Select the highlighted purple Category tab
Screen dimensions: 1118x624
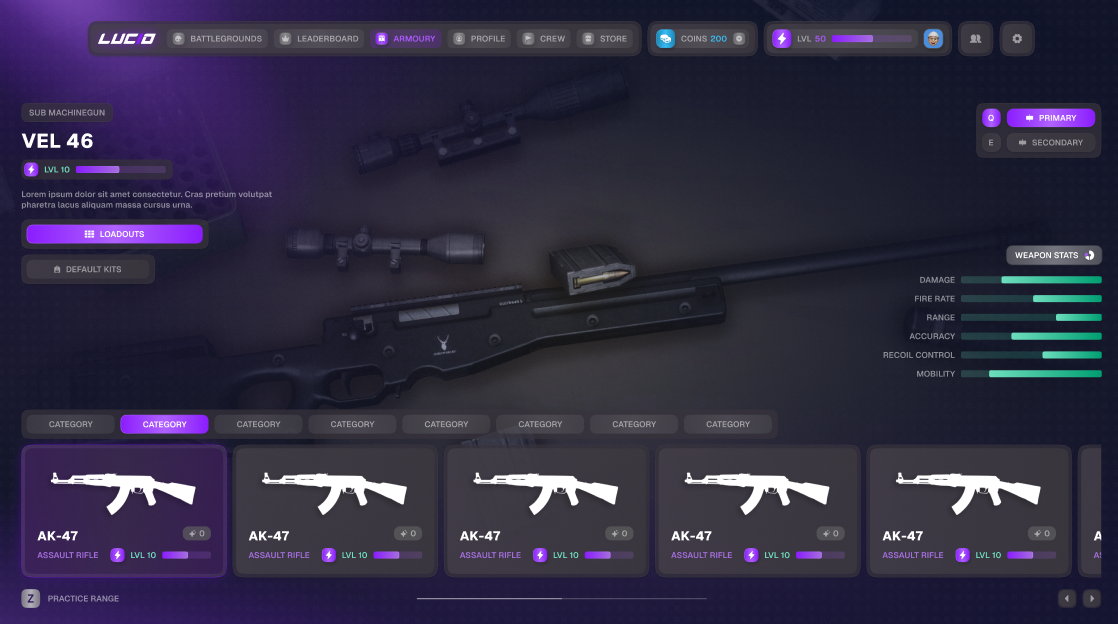tap(164, 424)
